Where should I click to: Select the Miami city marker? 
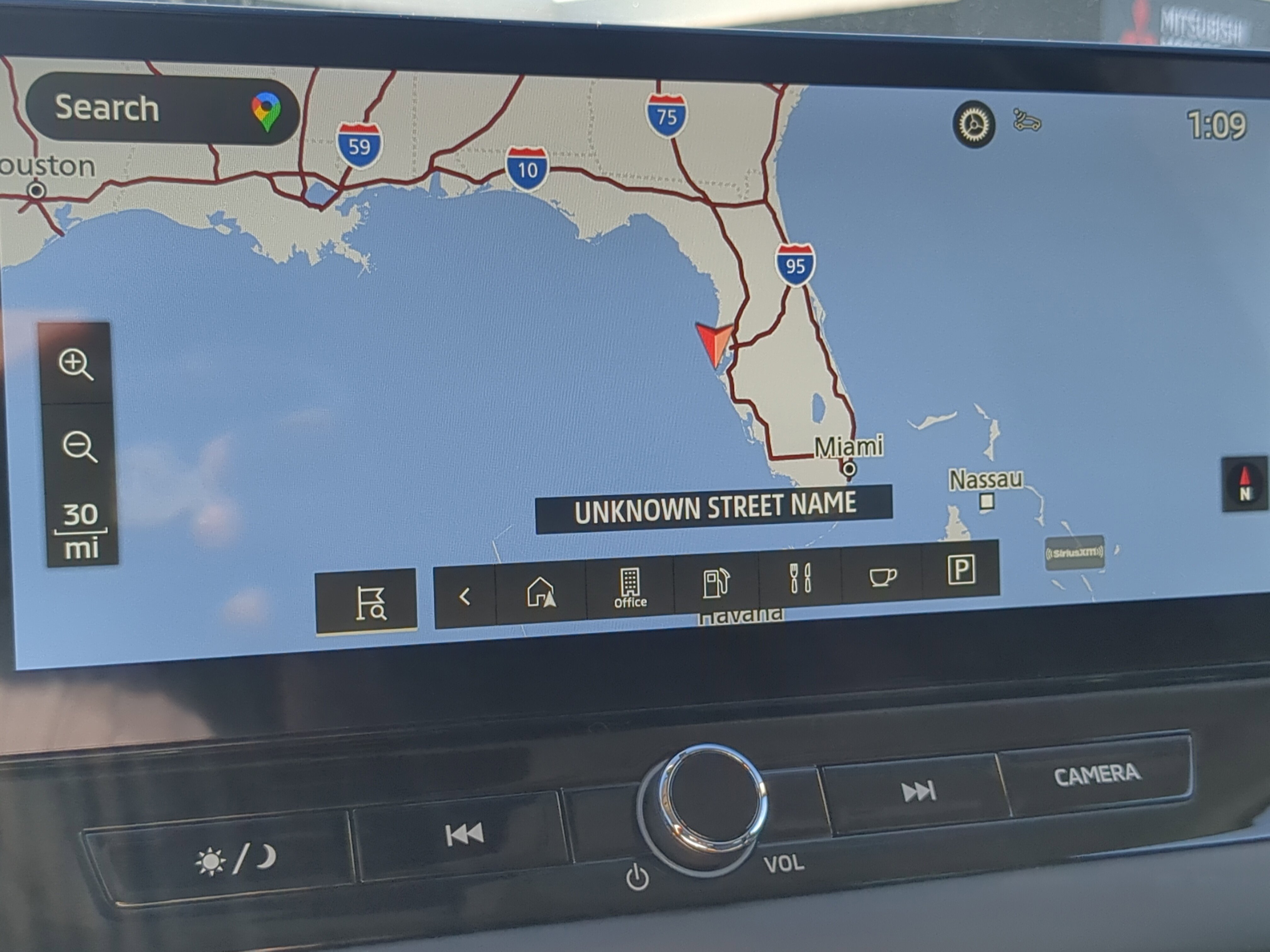[849, 468]
